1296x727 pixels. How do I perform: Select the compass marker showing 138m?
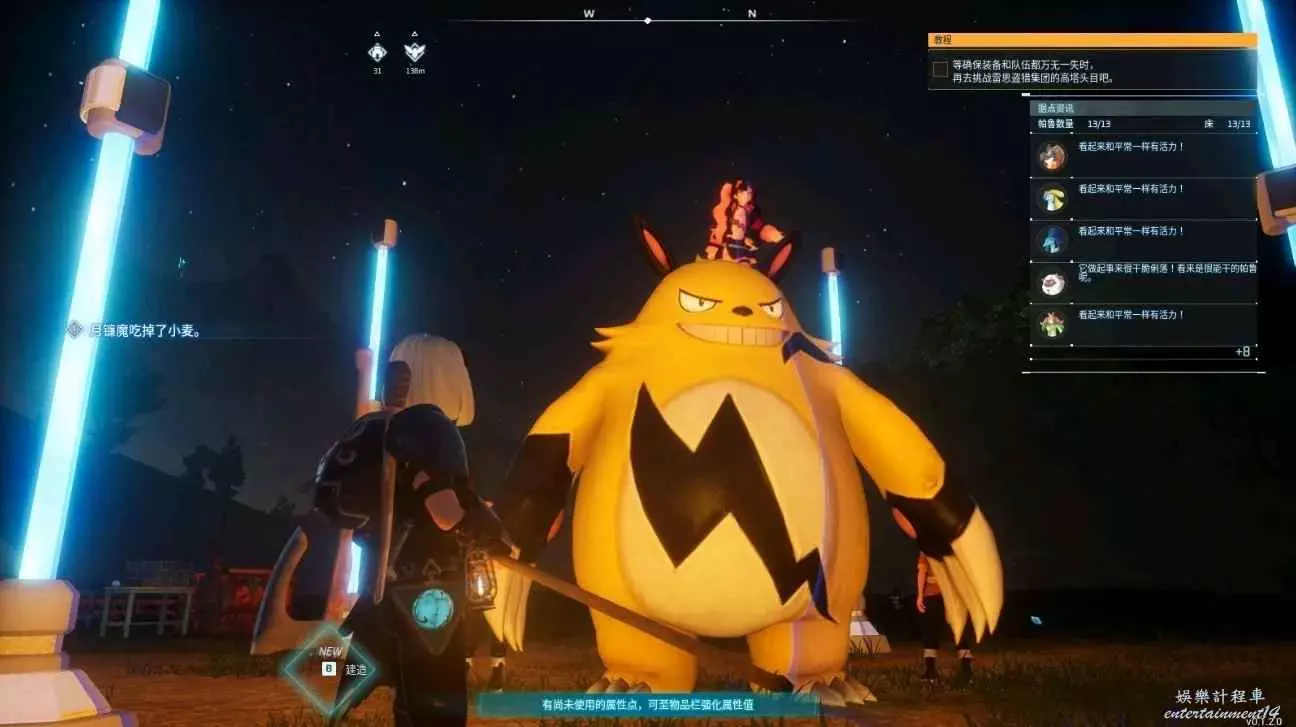(x=414, y=53)
